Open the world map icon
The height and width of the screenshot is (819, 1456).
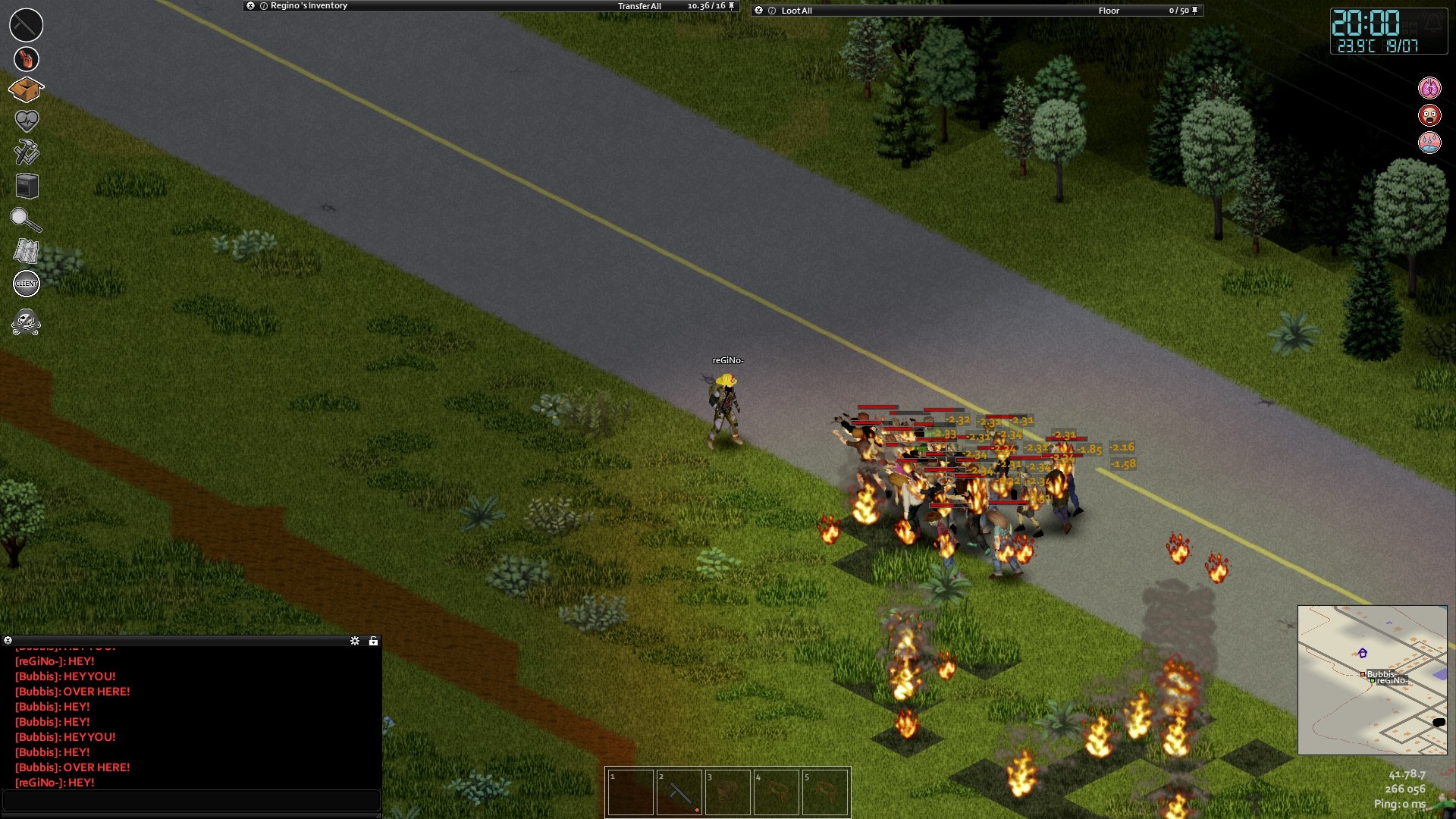pos(27,251)
